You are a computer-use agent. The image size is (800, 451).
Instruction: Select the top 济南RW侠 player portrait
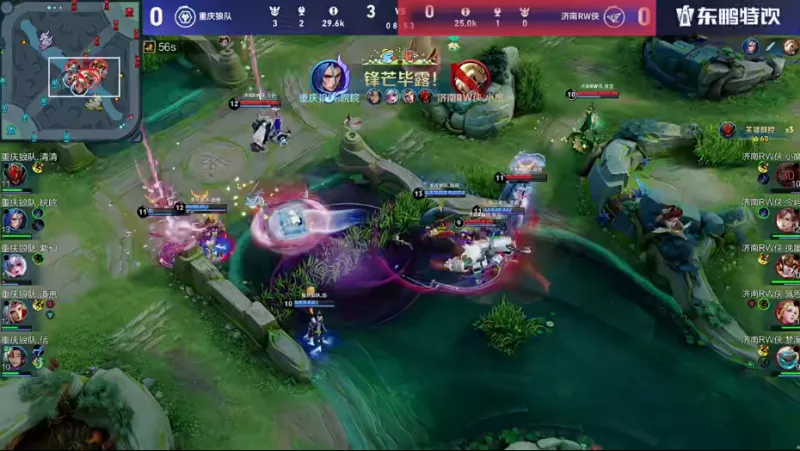pos(786,176)
